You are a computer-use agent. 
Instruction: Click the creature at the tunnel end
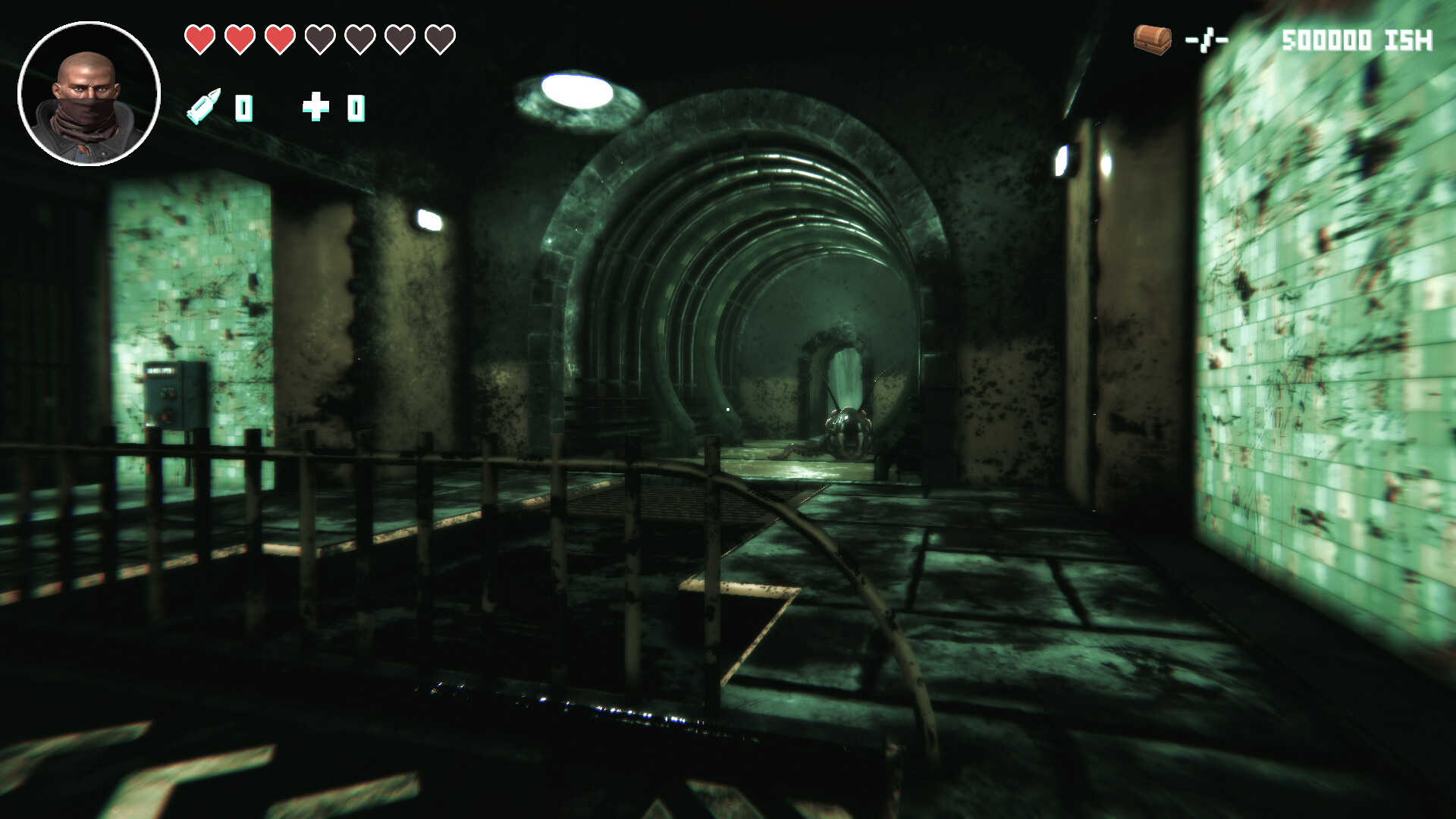click(849, 428)
